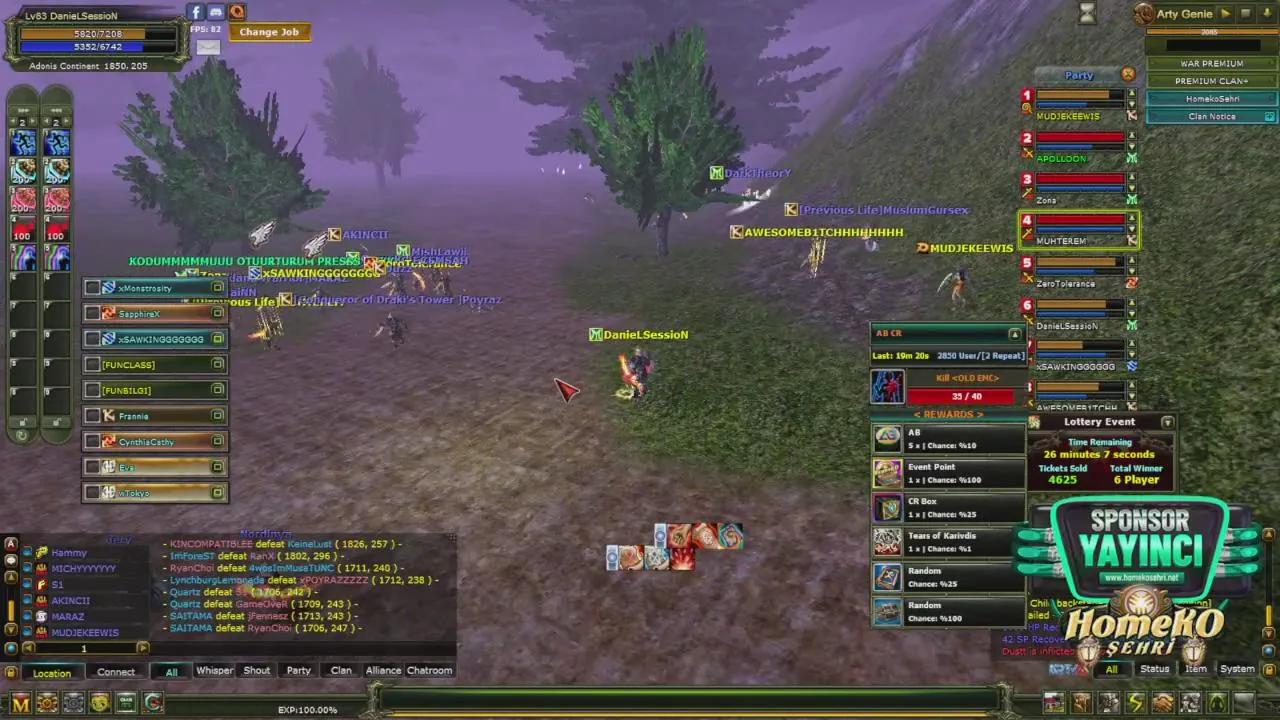
Task: Open the Clan Notice panel
Action: (1211, 116)
